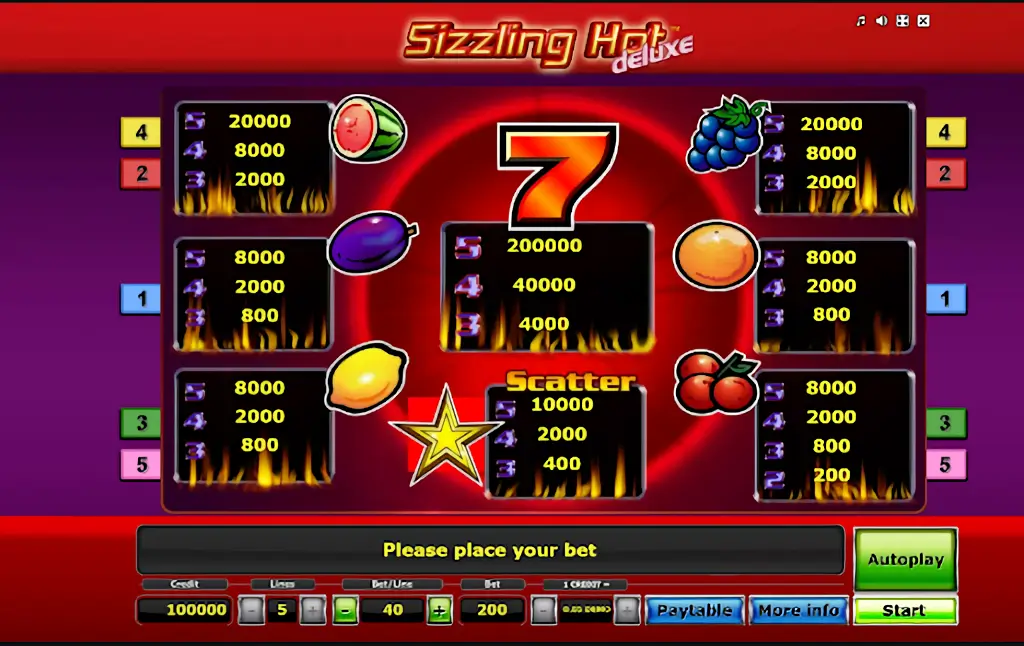This screenshot has height=646, width=1024.
Task: Show the More info screen
Action: (798, 610)
